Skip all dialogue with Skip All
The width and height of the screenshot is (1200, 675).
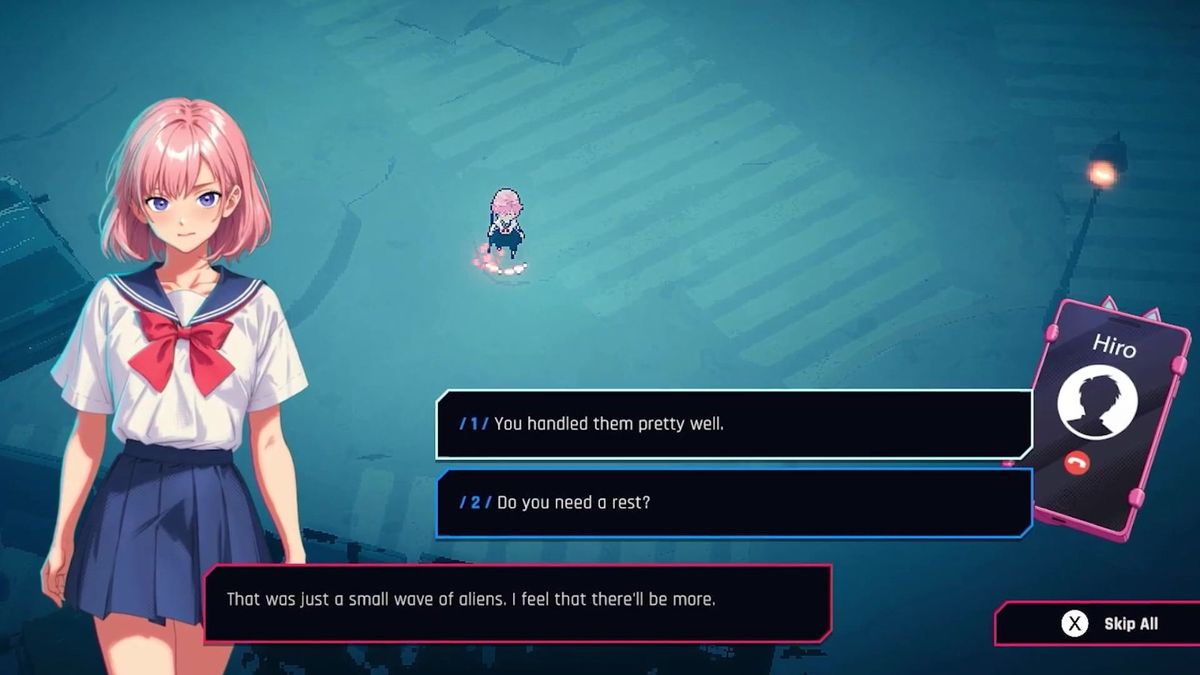click(x=1110, y=624)
